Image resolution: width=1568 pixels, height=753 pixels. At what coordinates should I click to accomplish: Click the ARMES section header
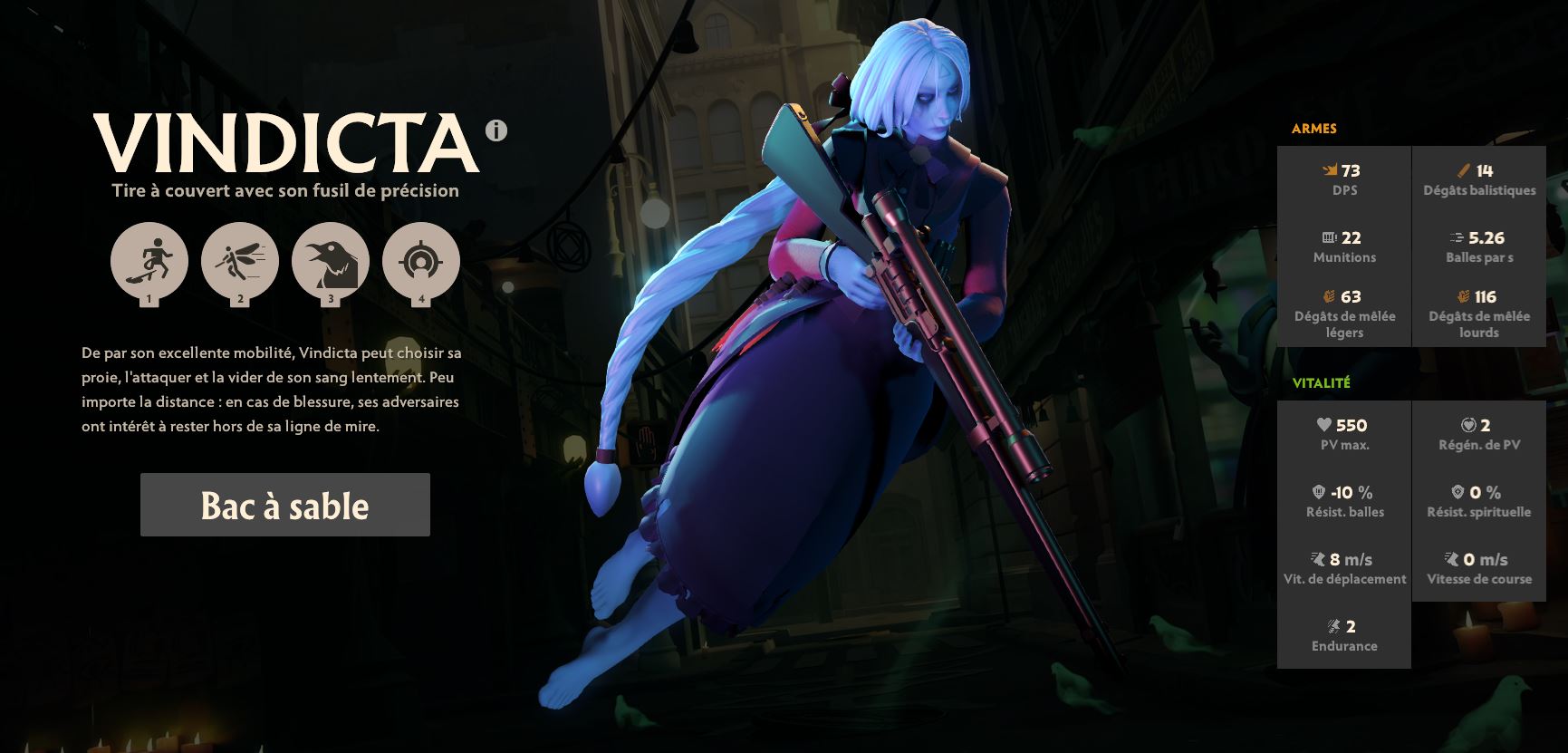1313,128
